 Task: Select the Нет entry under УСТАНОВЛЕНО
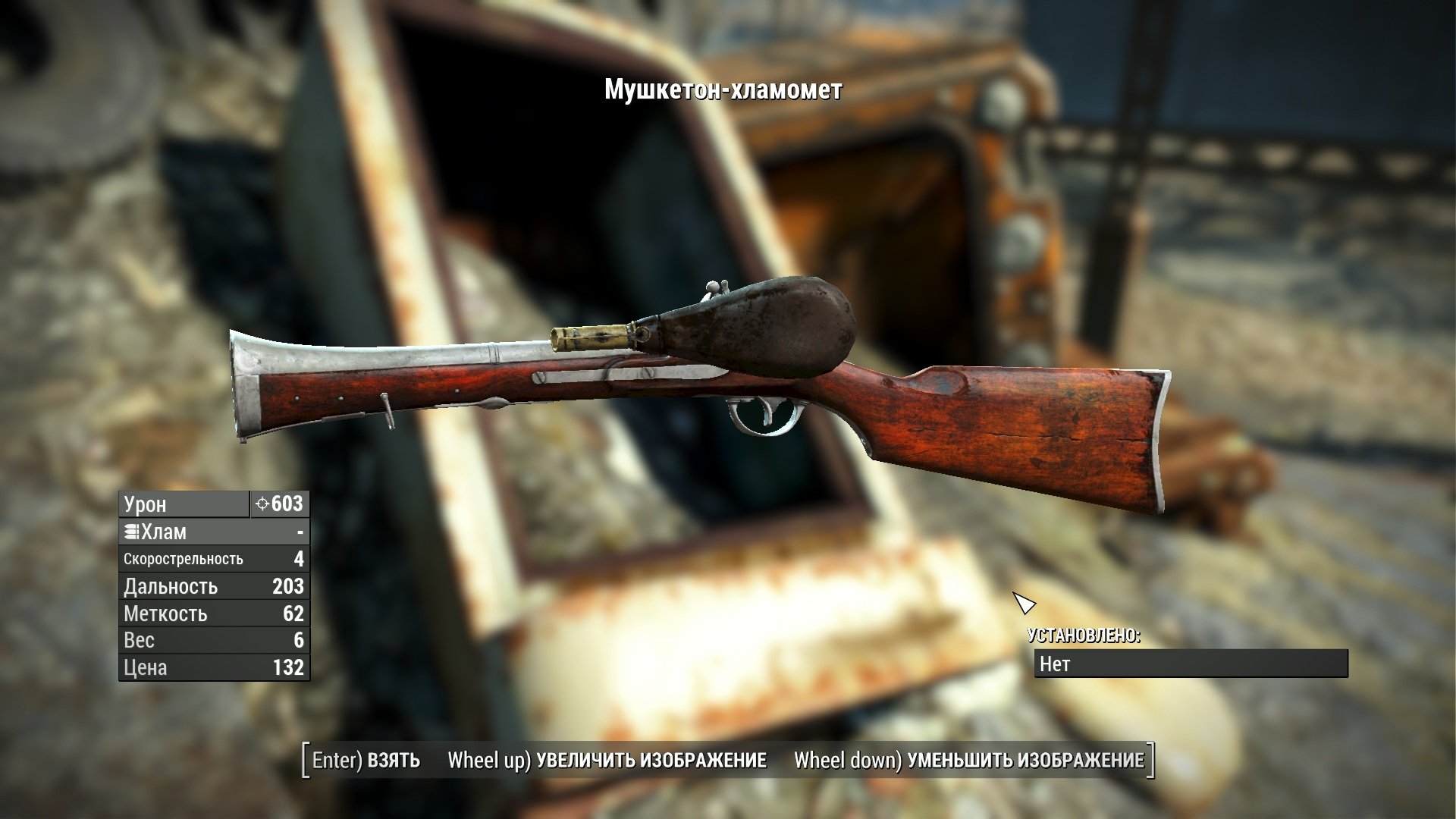point(1191,664)
